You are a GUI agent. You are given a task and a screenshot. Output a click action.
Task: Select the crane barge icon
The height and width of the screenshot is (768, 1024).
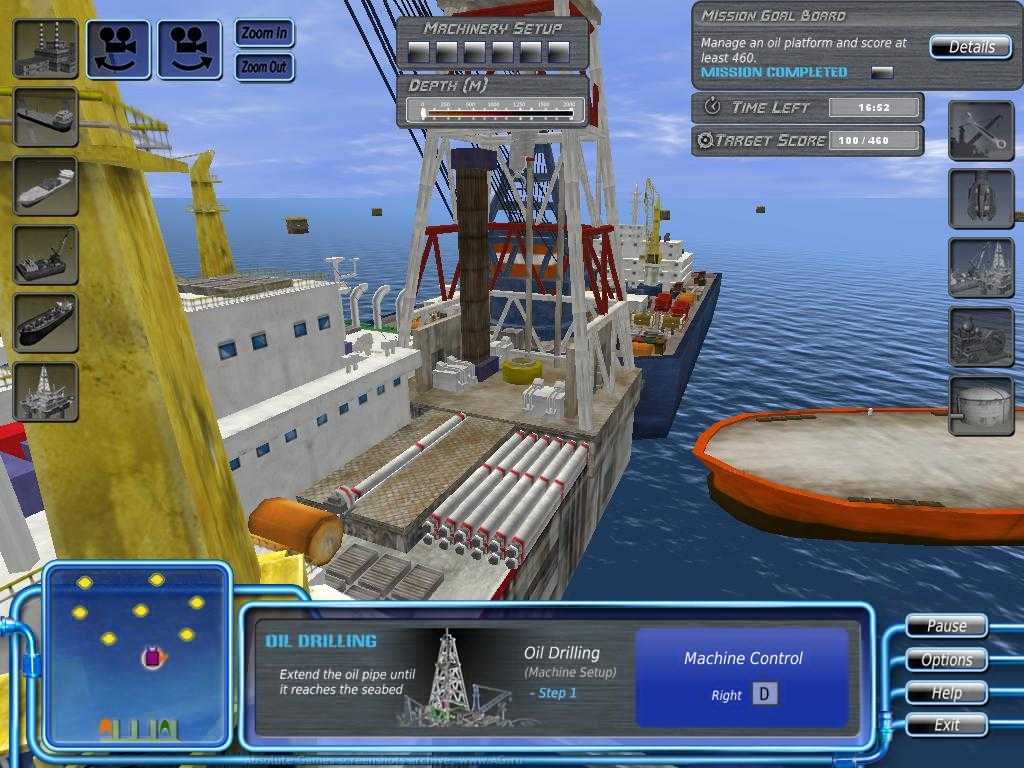click(46, 254)
